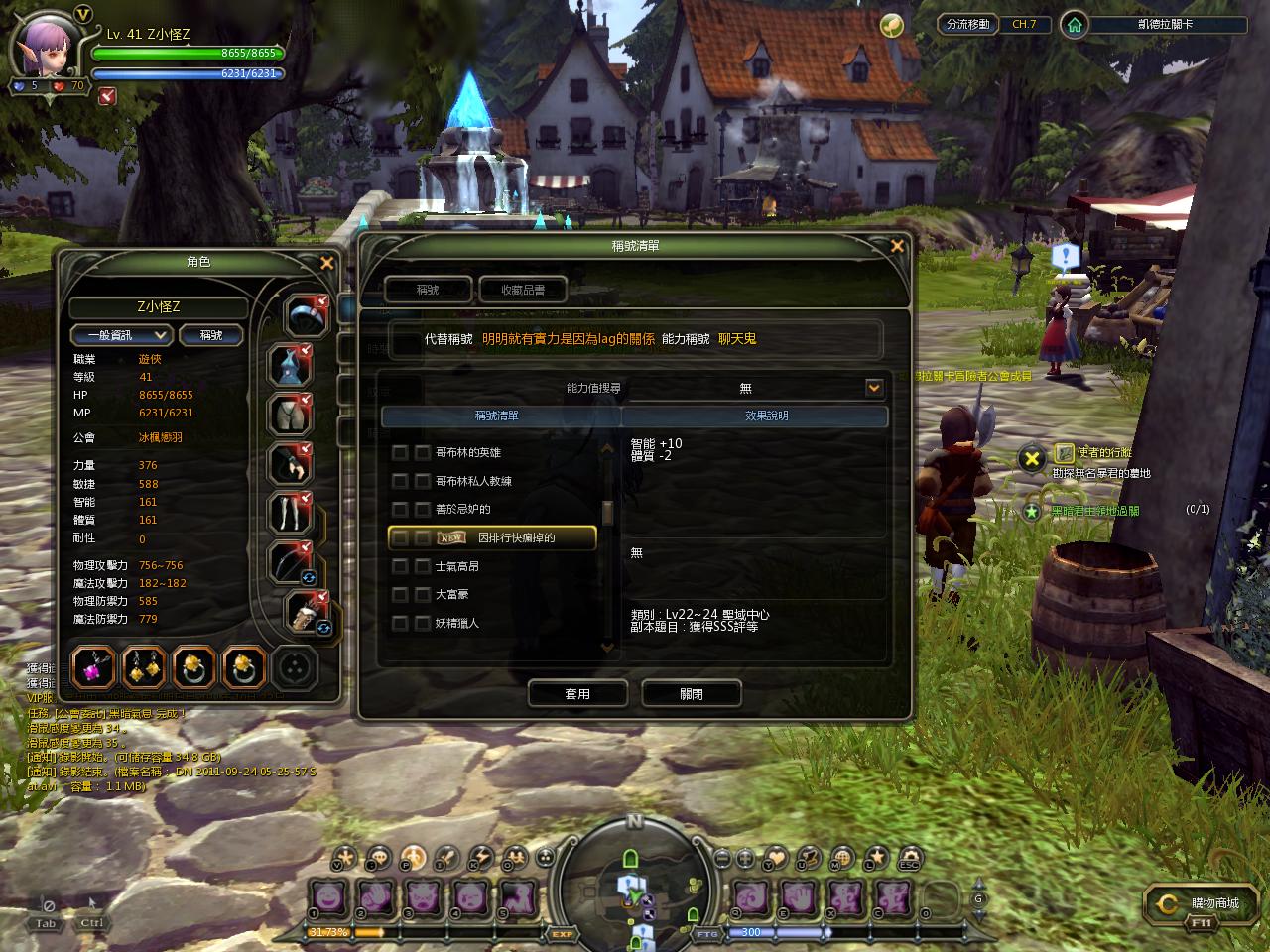Select the 稱號 tab in title window
Image resolution: width=1270 pixels, height=952 pixels.
tap(428, 290)
